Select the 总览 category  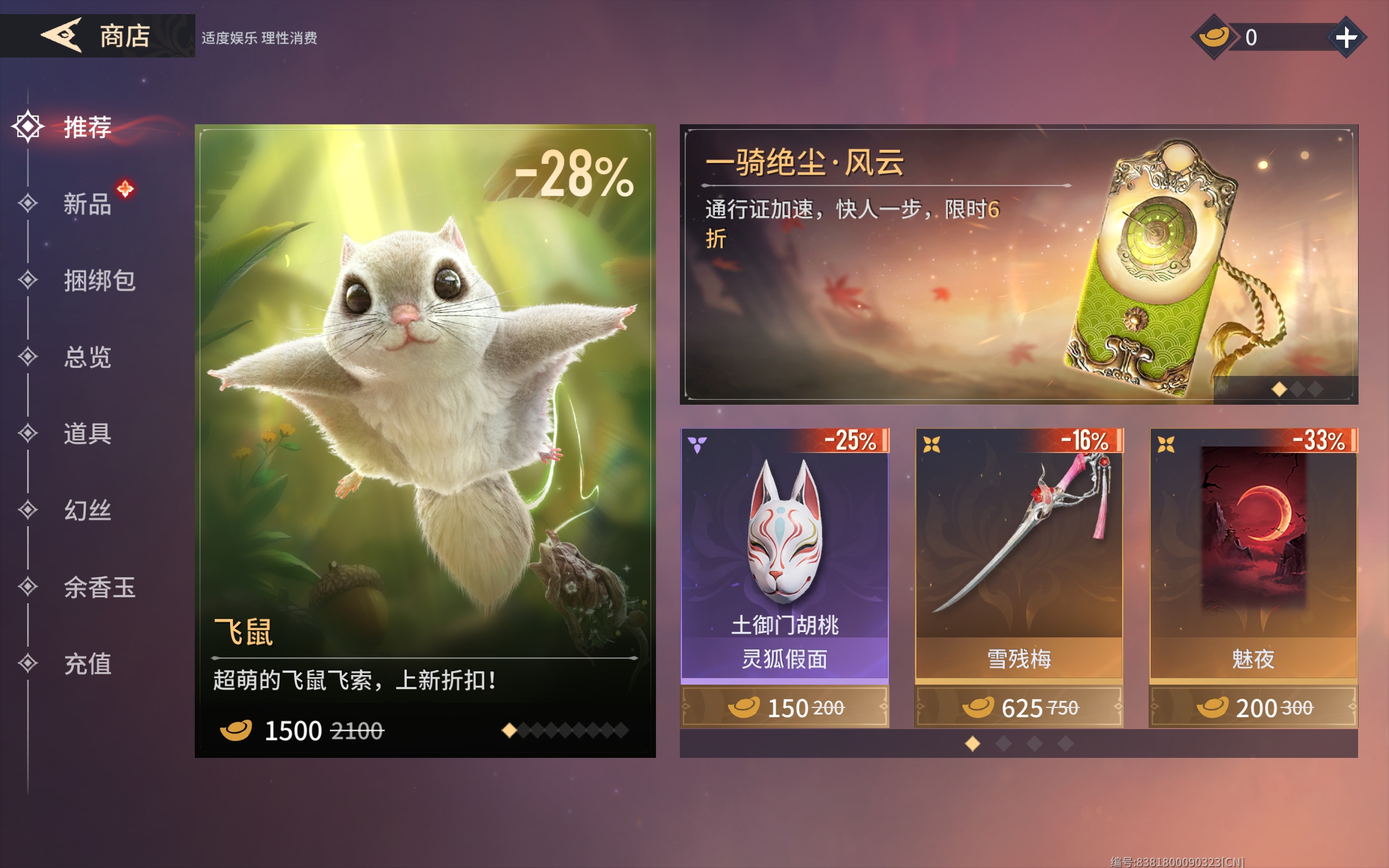click(x=87, y=357)
